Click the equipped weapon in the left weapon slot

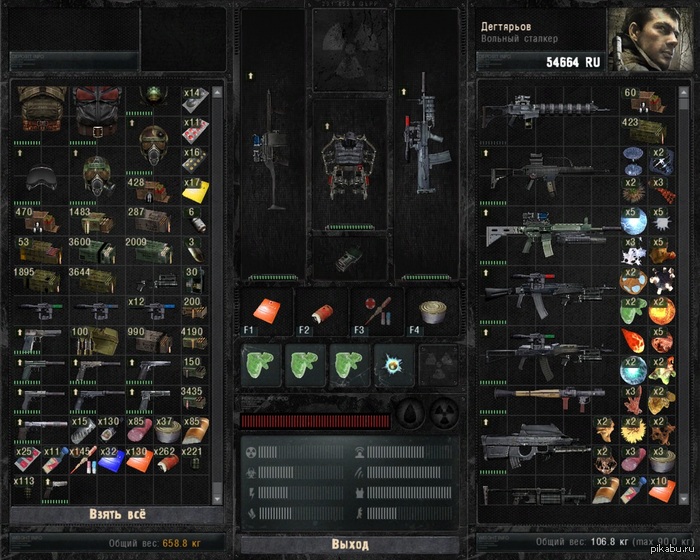270,165
